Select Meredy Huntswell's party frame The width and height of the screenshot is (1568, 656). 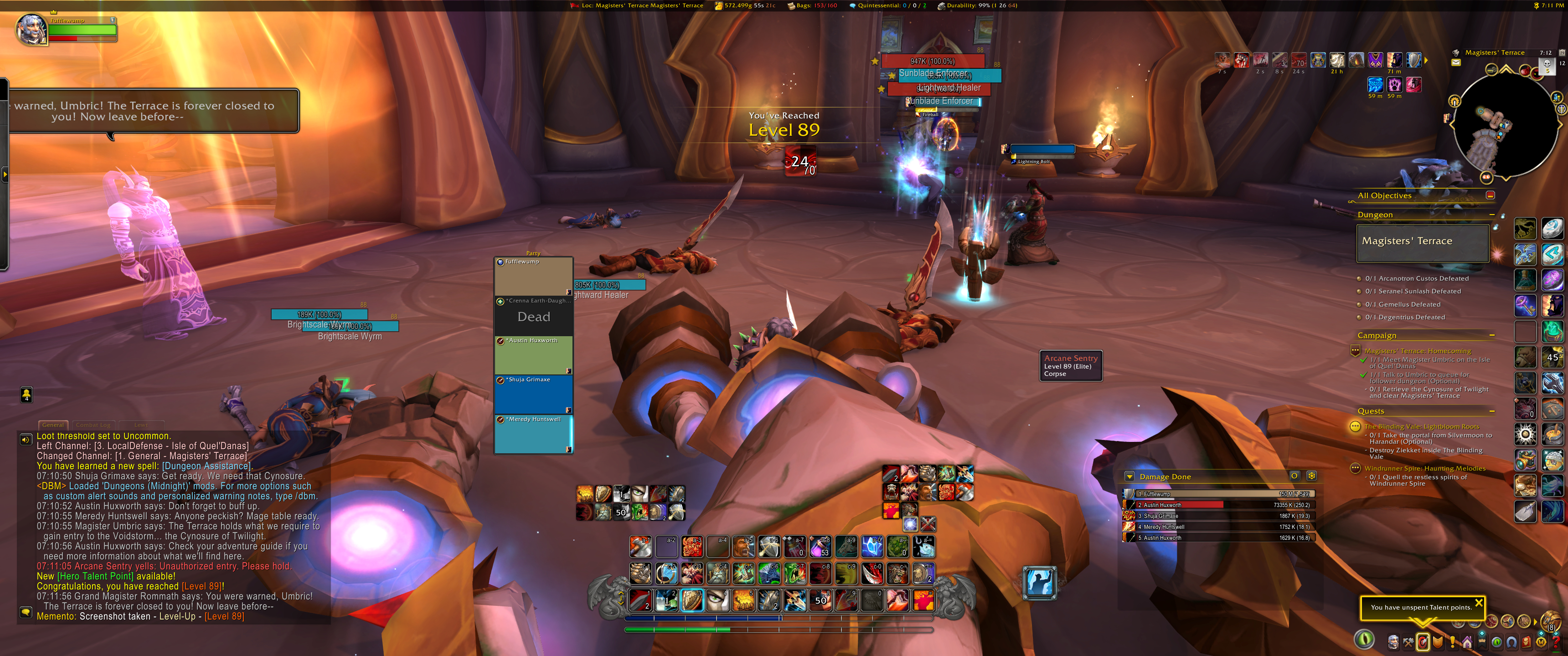pos(533,434)
